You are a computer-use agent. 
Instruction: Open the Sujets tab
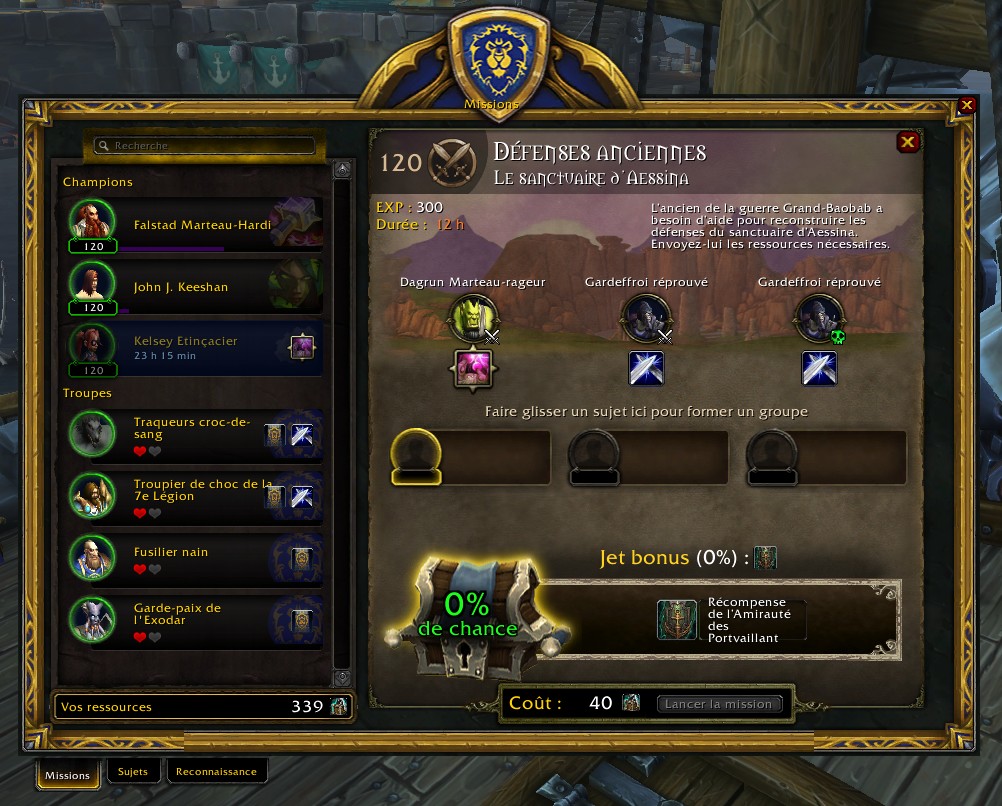133,772
